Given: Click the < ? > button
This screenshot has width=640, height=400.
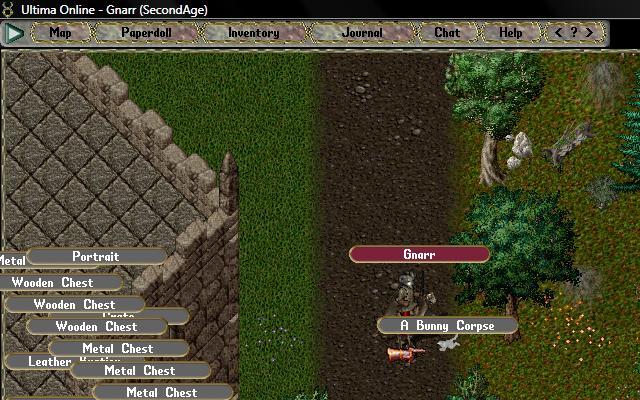Looking at the screenshot, I should (575, 33).
